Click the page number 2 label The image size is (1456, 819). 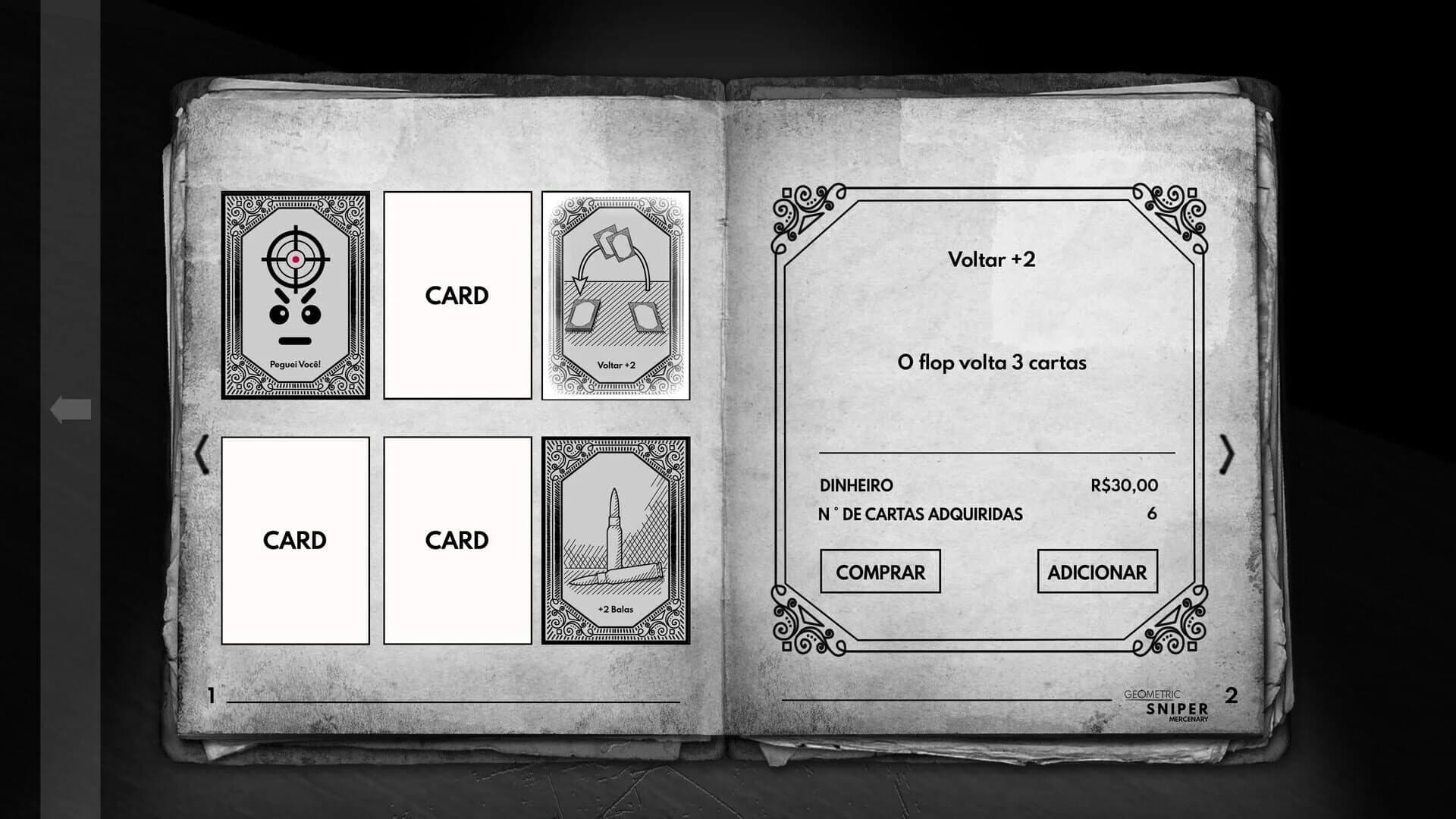[x=1232, y=692]
